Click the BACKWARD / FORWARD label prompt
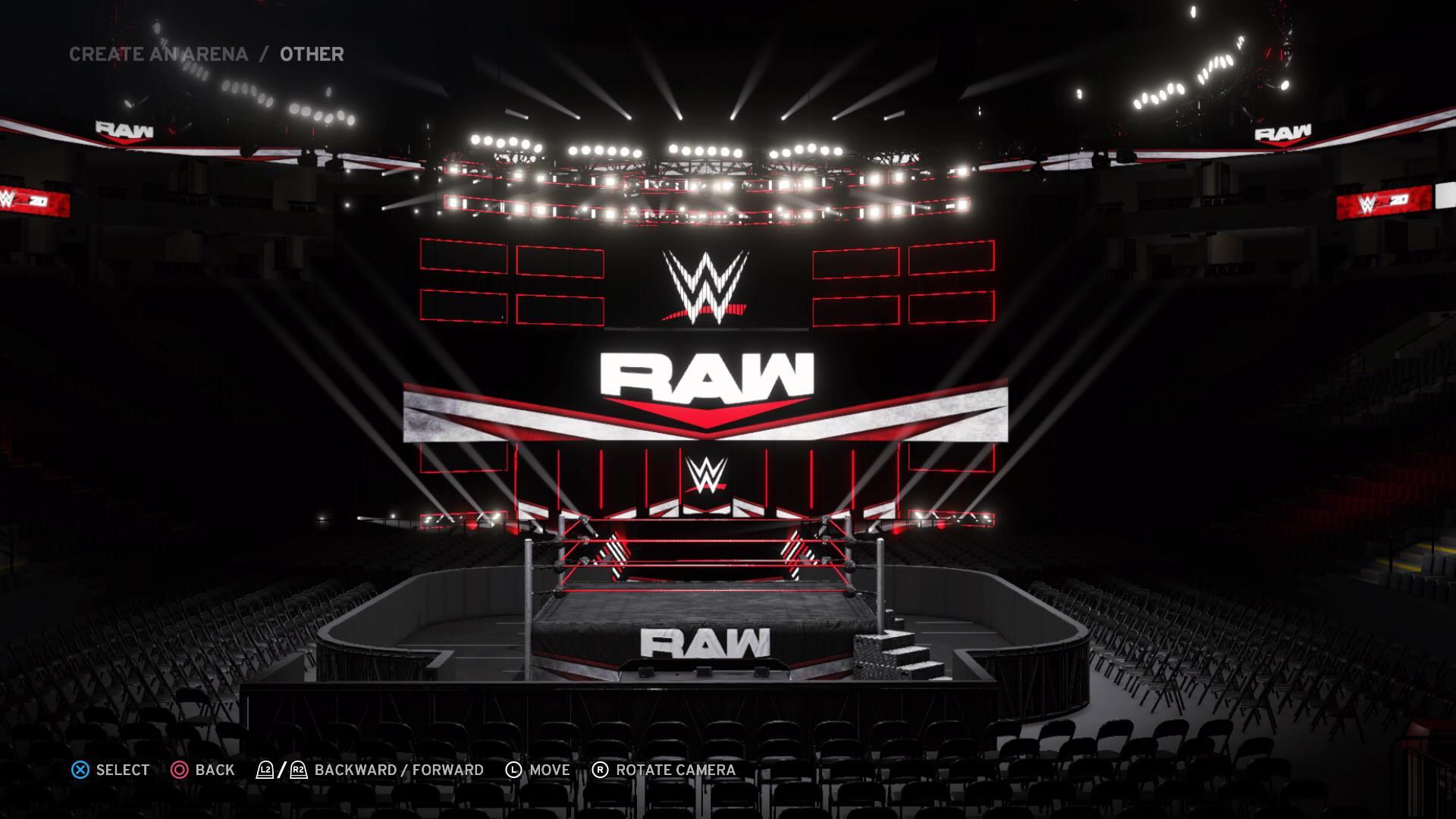The image size is (1456, 819). tap(399, 770)
